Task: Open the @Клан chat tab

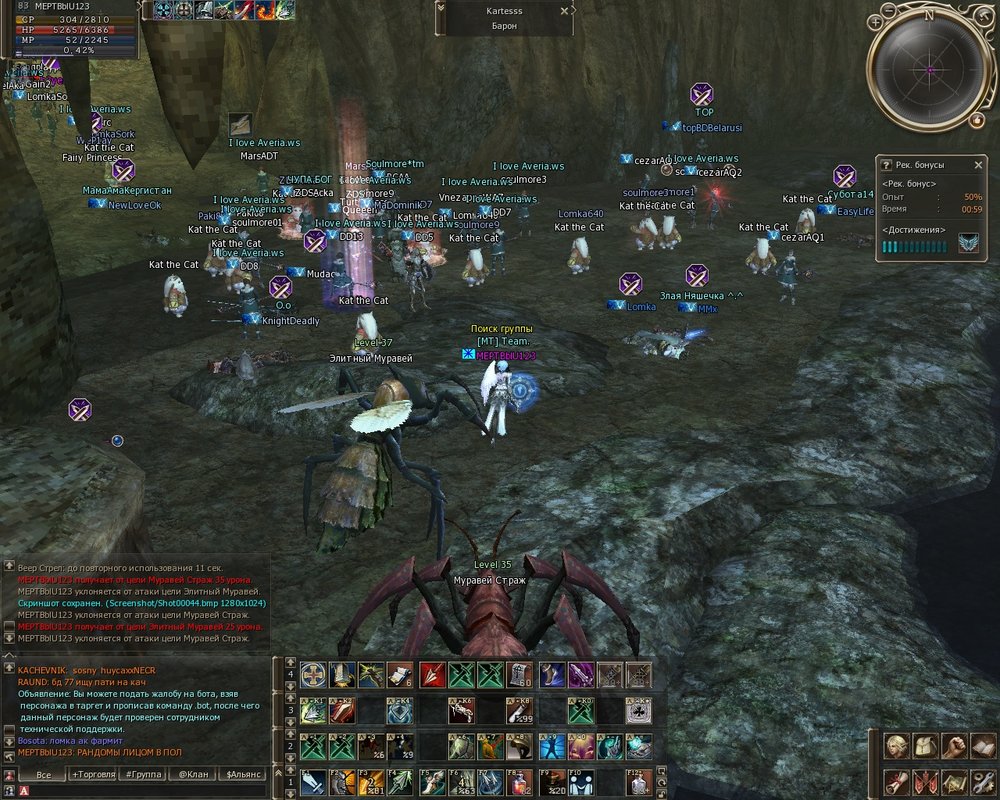Action: pos(194,775)
